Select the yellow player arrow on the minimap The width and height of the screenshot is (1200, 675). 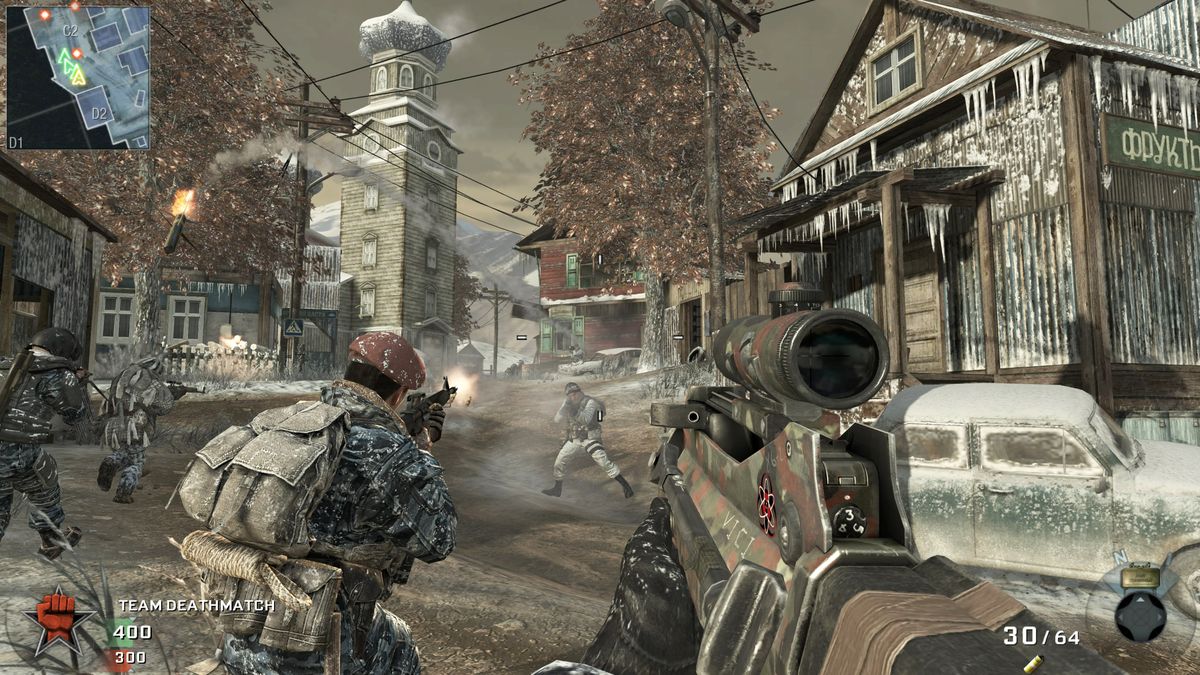click(x=79, y=75)
